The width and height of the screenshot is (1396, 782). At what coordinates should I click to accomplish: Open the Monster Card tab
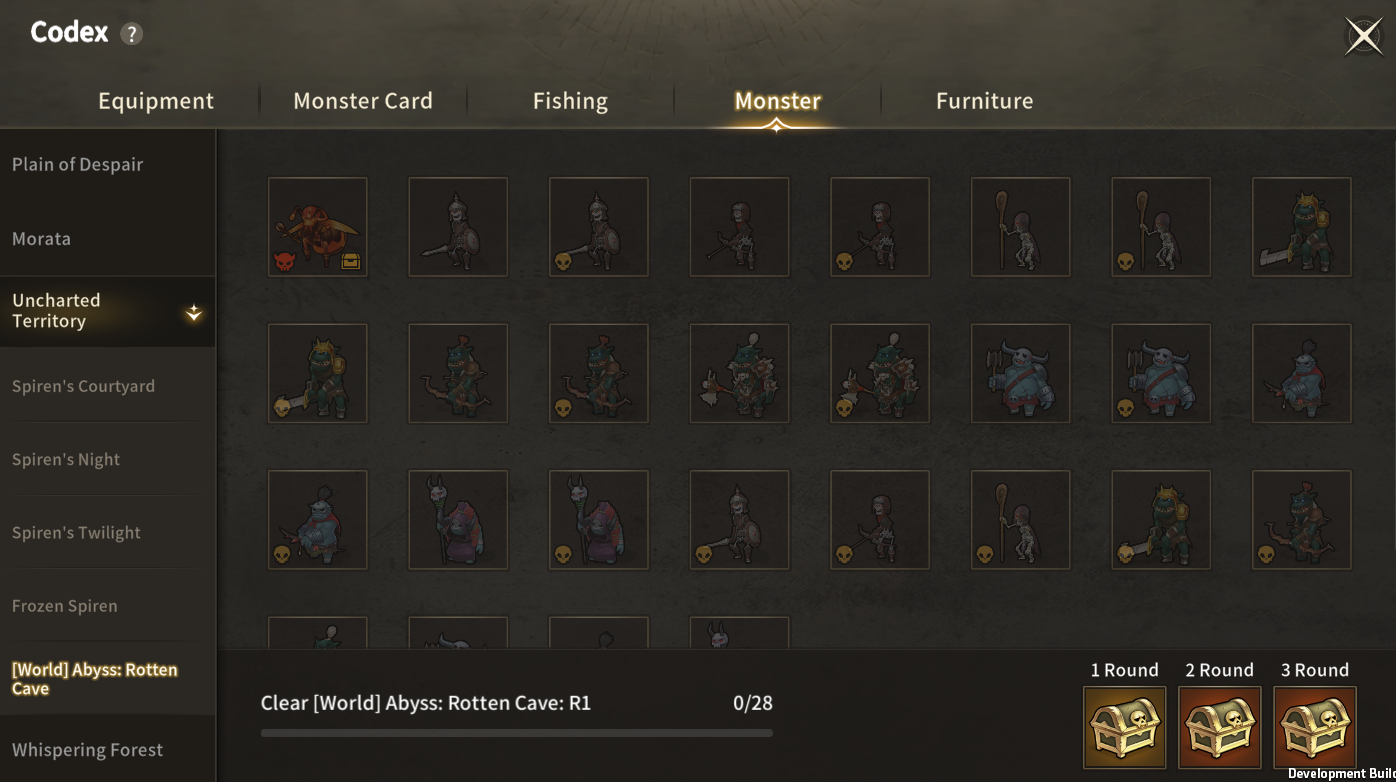point(363,101)
